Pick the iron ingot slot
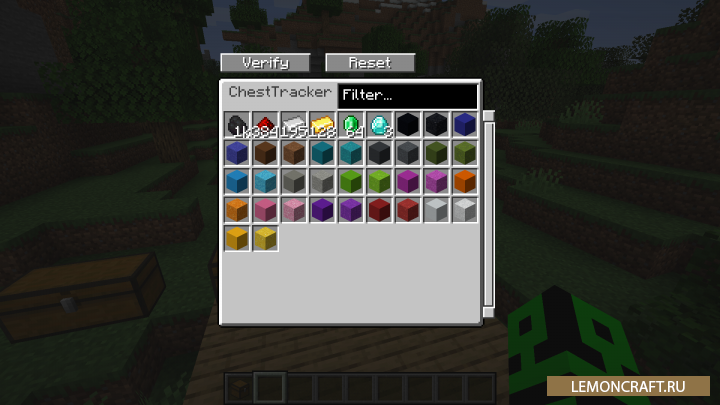 coord(293,125)
